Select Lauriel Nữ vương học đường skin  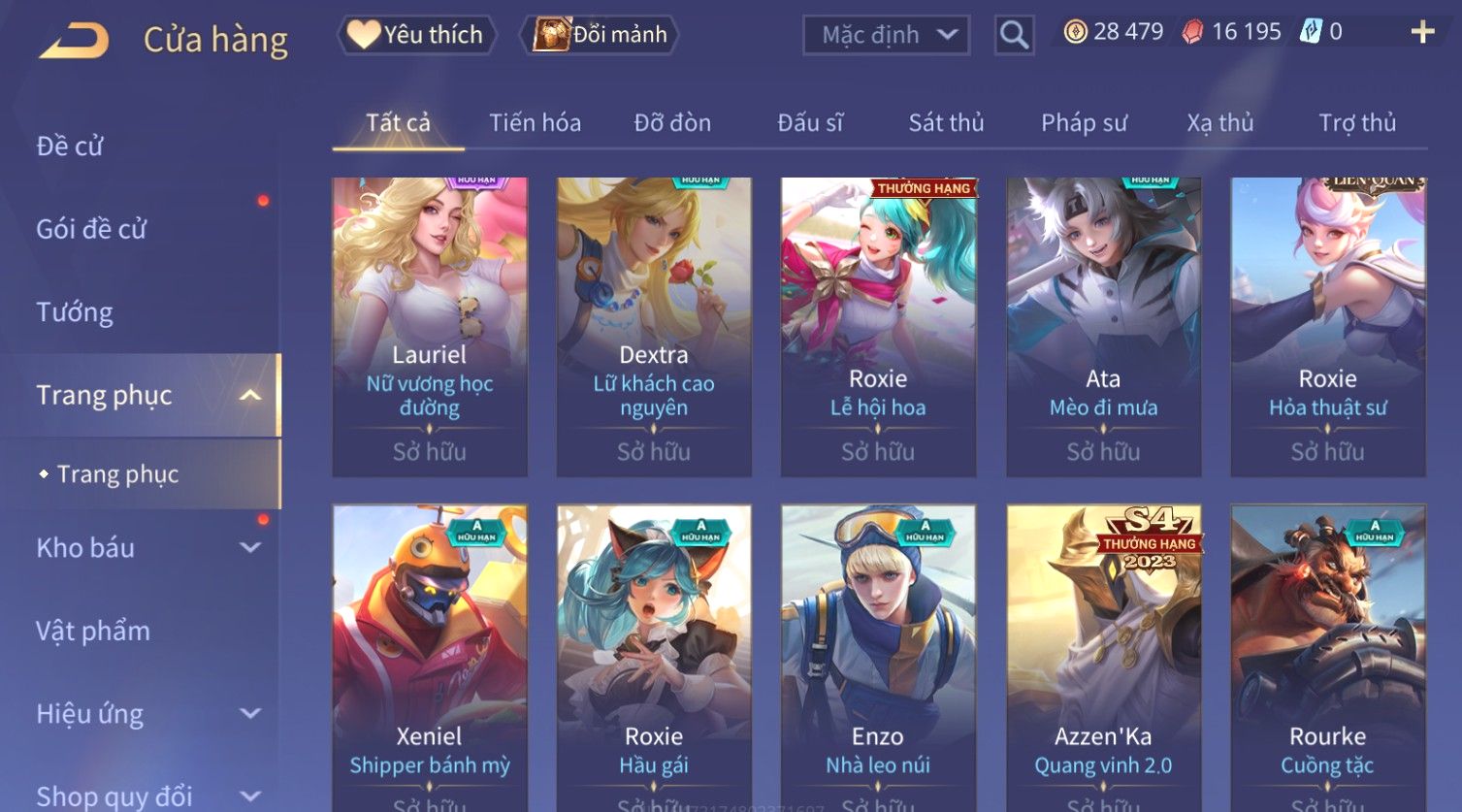430,326
